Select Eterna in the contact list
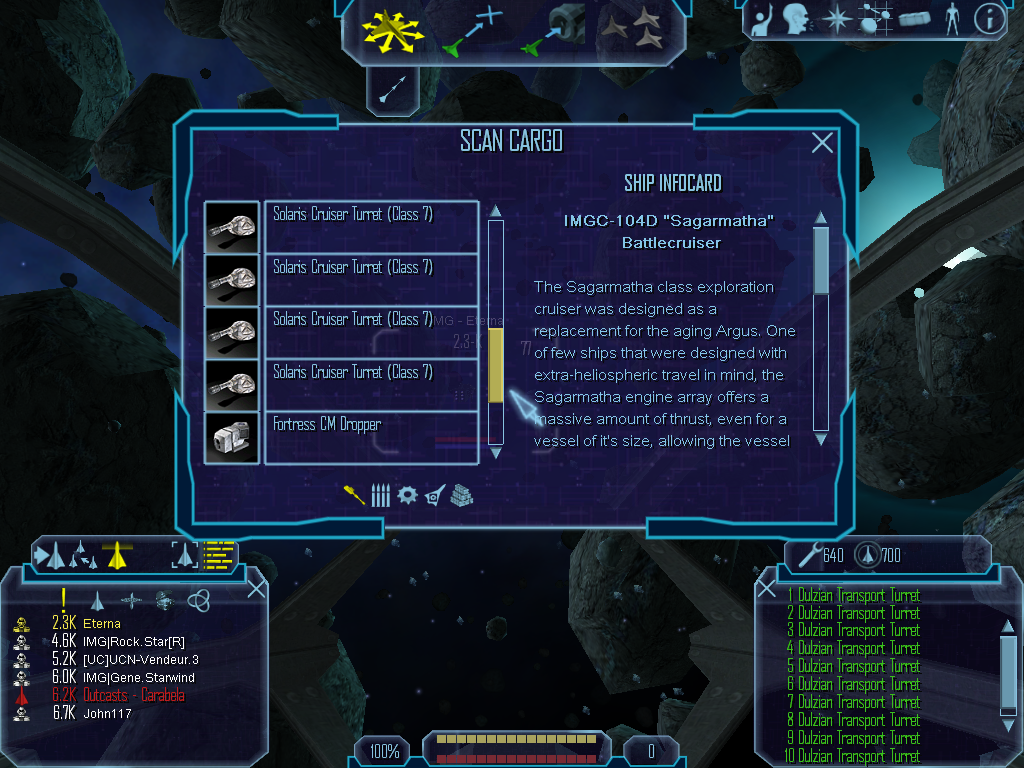The image size is (1024, 768). point(102,624)
